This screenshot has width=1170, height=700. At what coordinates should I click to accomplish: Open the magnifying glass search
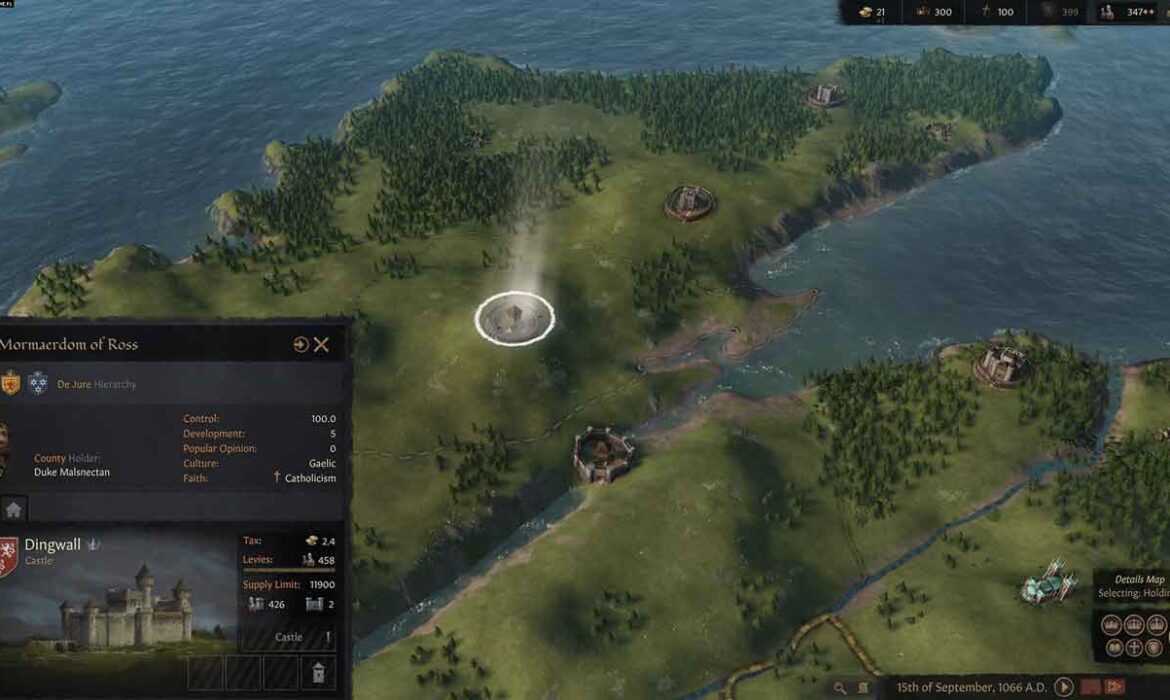point(841,688)
